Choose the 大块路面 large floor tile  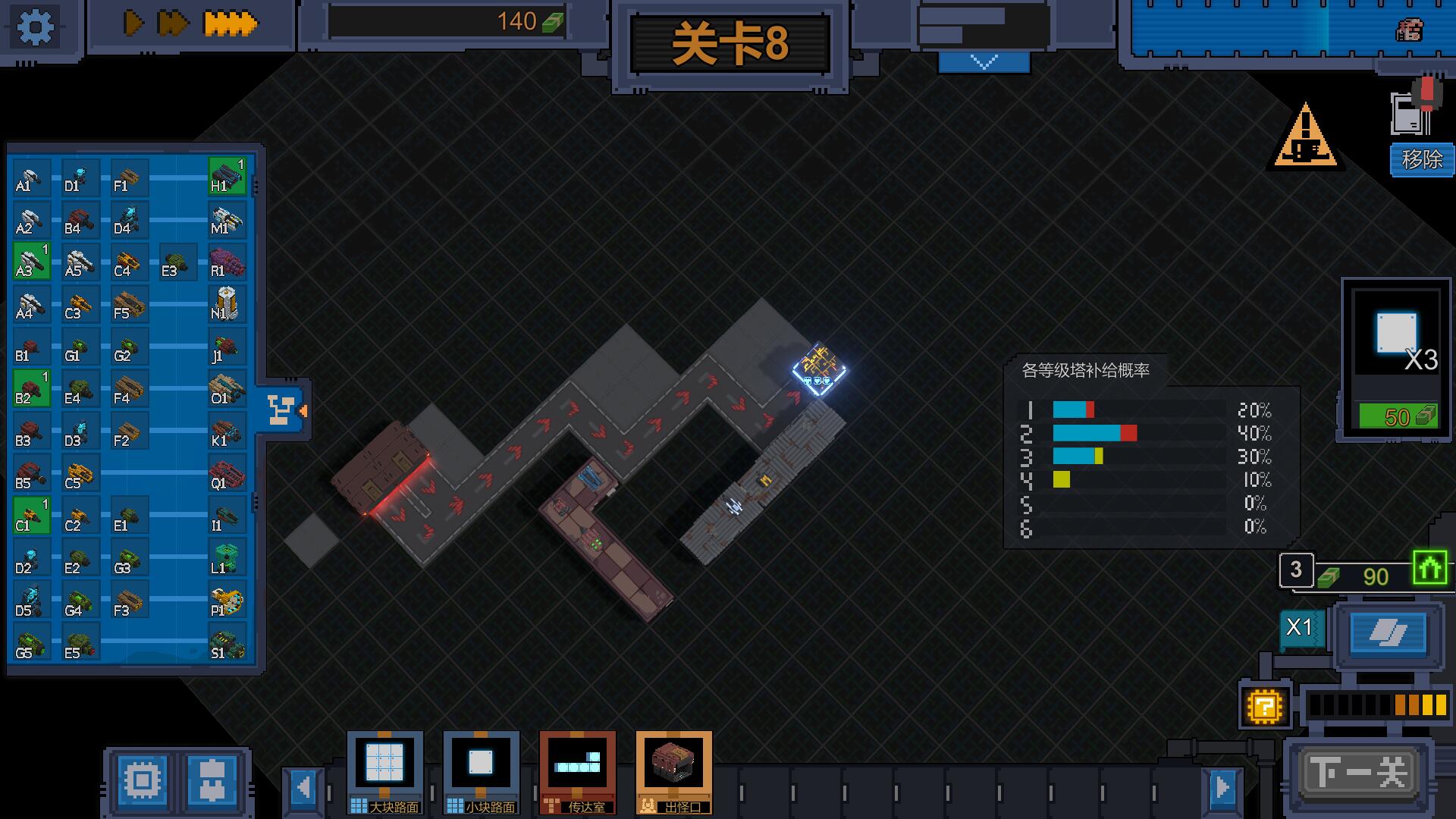pos(385,771)
